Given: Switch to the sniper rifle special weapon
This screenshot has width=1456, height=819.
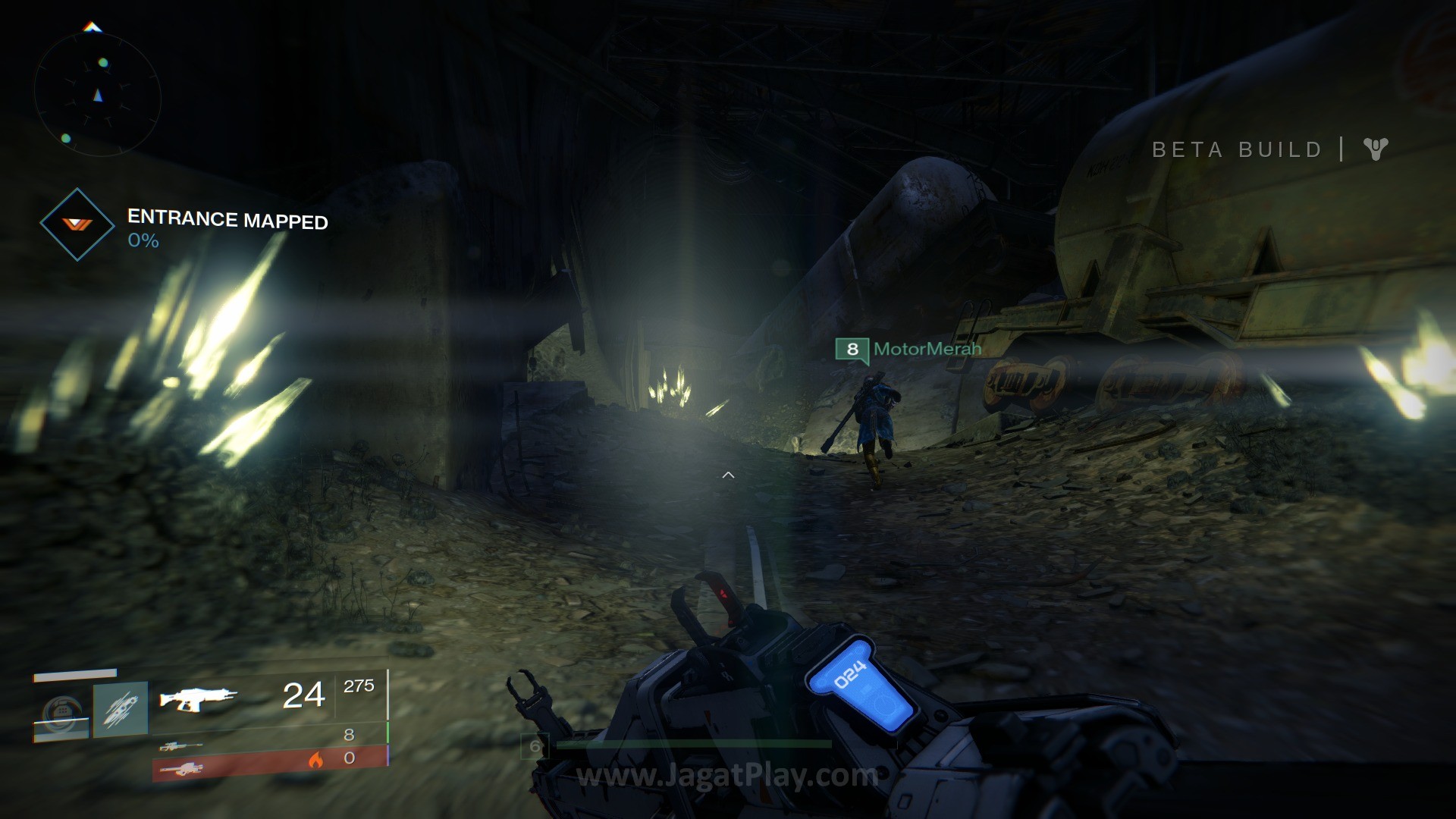Looking at the screenshot, I should [x=181, y=745].
